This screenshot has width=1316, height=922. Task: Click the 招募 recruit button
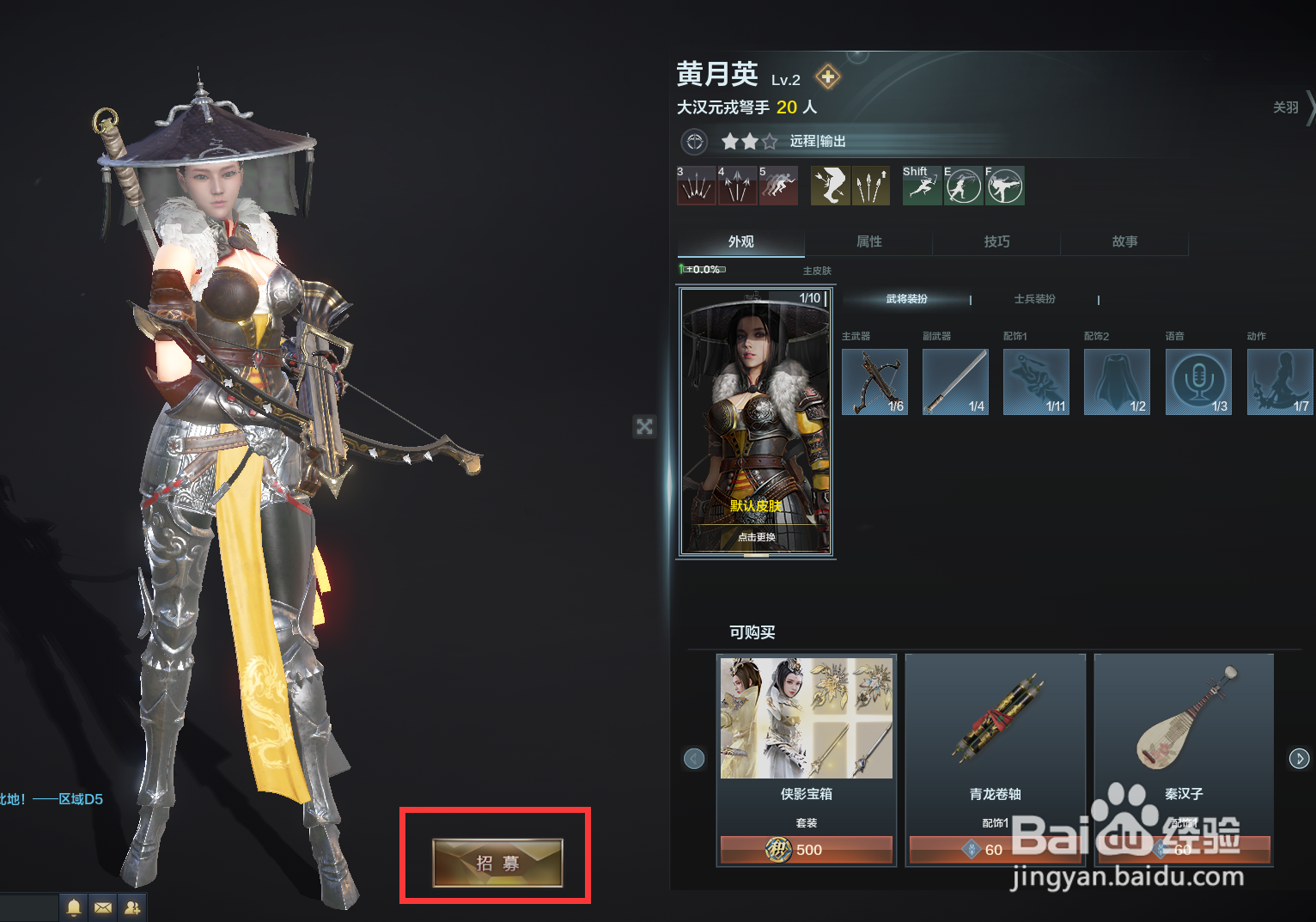point(496,863)
